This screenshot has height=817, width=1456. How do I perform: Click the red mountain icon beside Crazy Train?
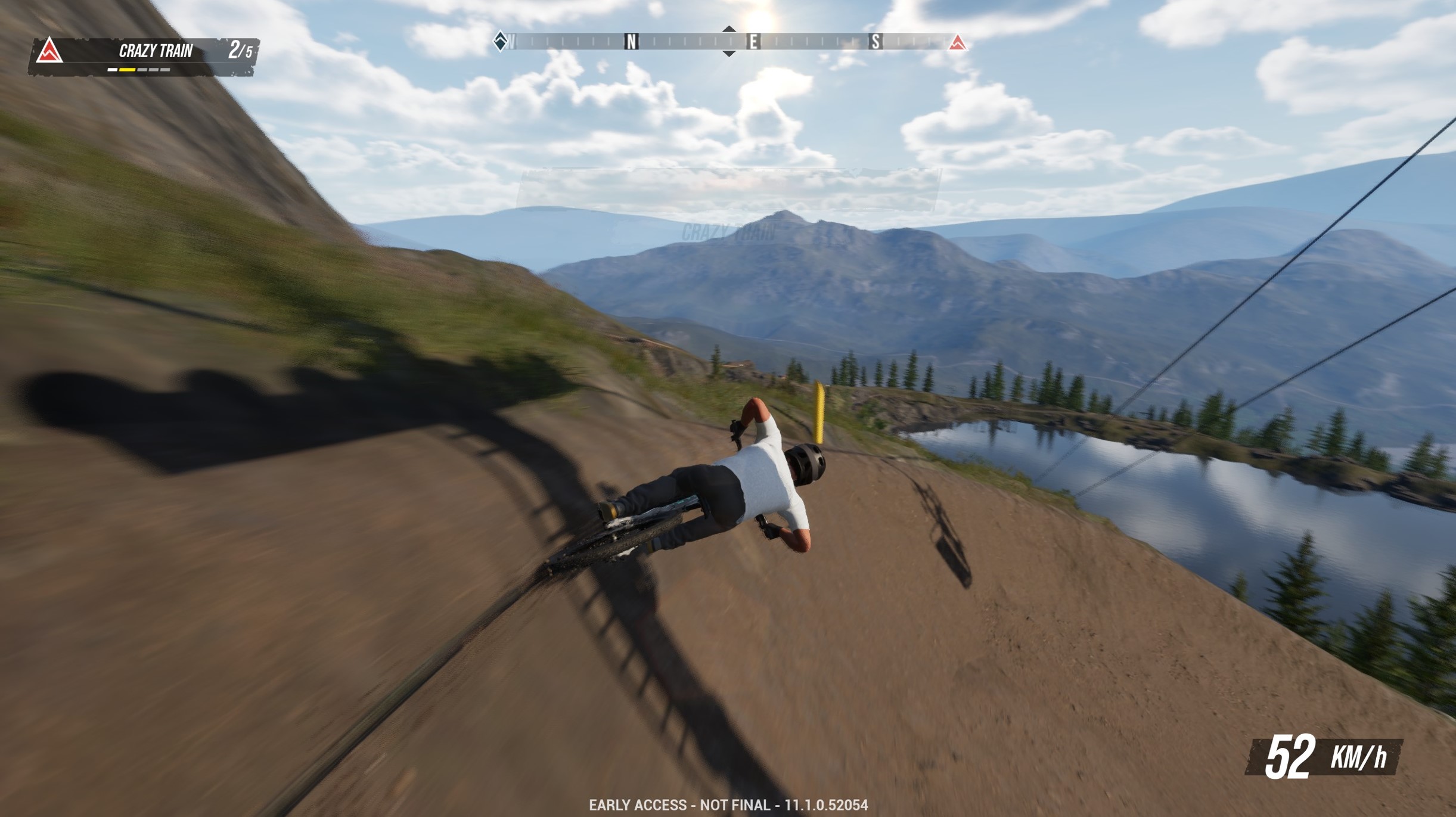click(49, 51)
